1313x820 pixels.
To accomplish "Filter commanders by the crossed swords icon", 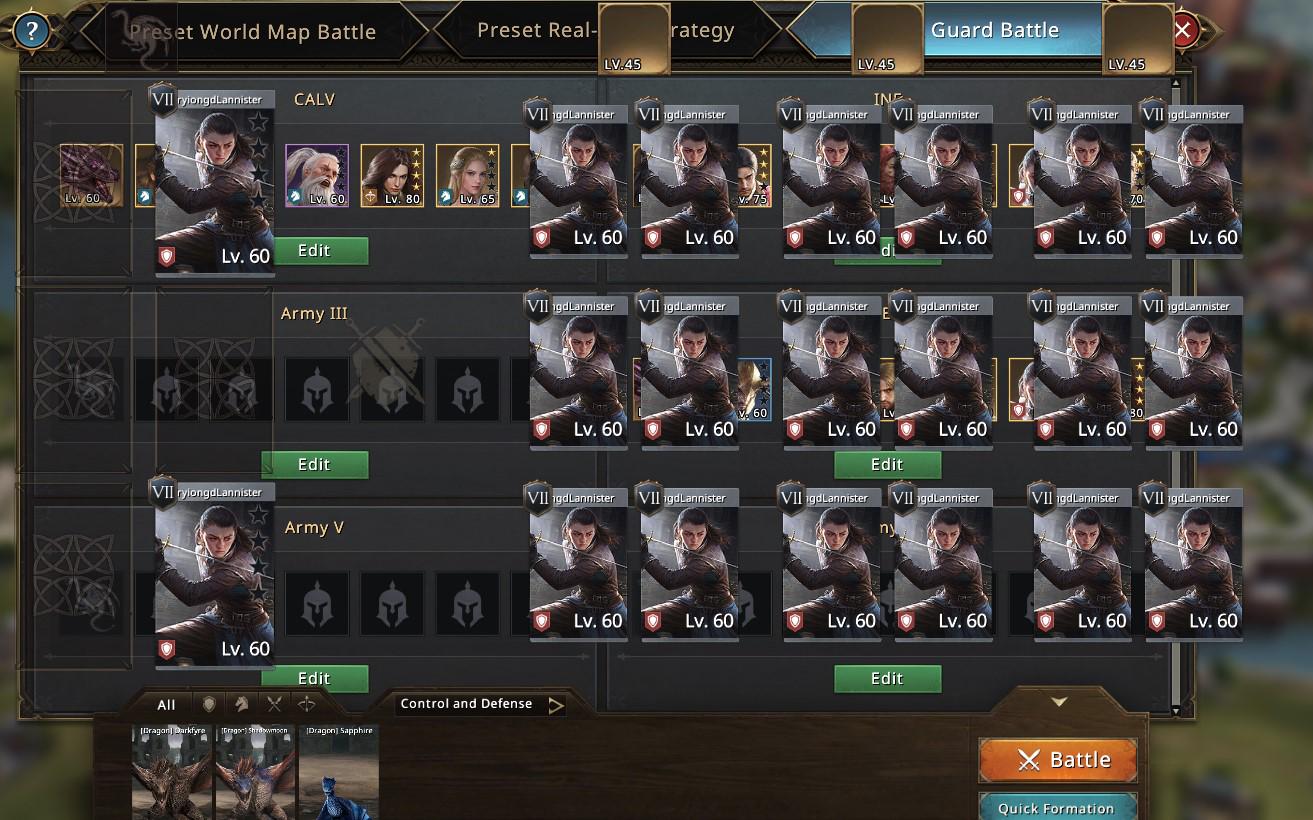I will pyautogui.click(x=274, y=705).
